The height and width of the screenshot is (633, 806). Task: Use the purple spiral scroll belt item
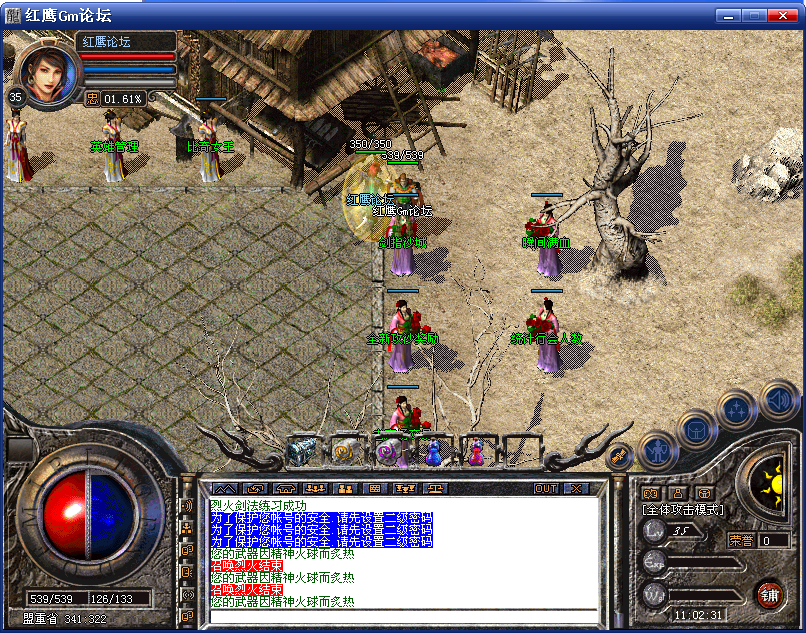tap(388, 452)
